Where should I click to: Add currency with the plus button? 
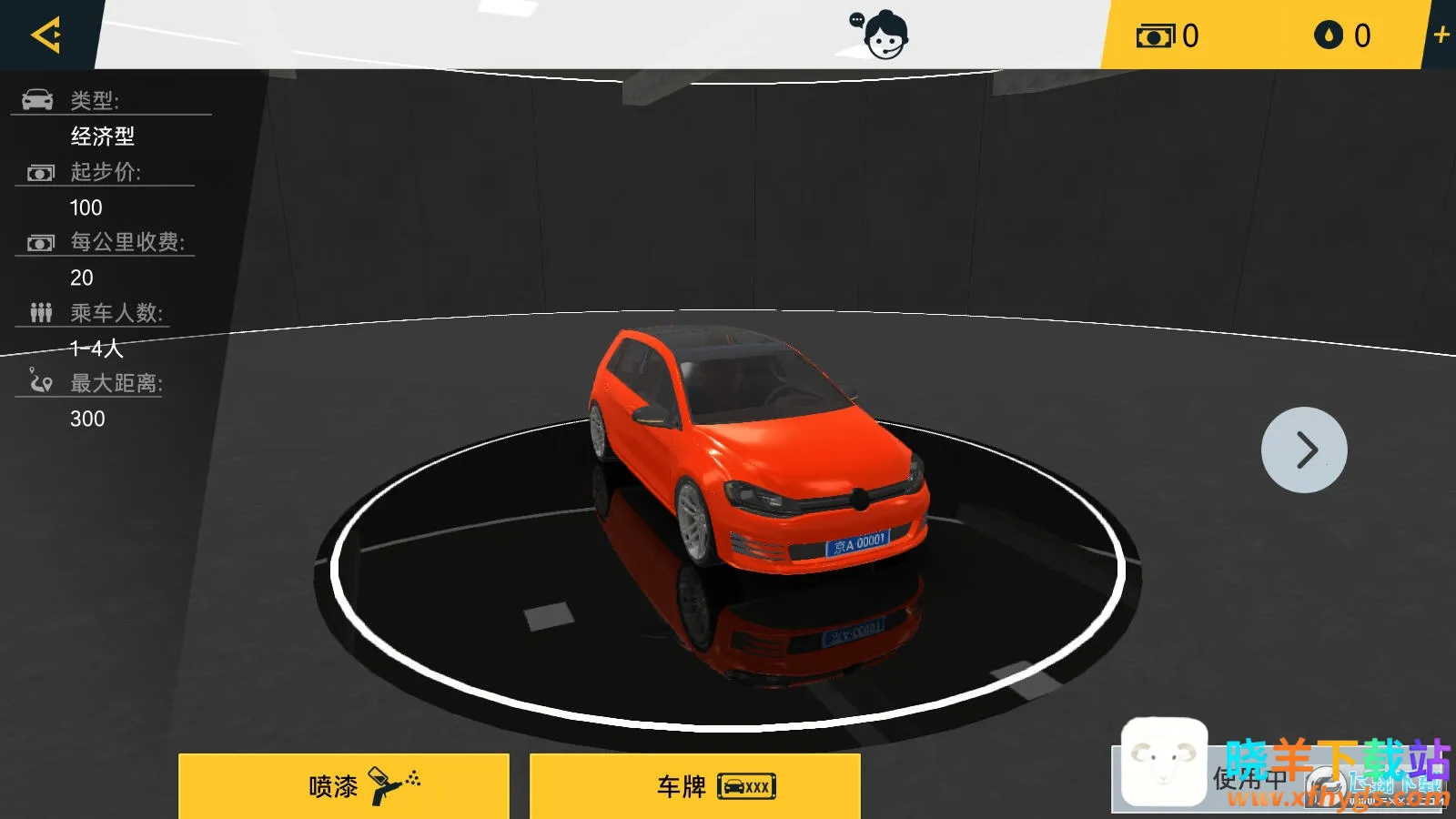coord(1441,35)
